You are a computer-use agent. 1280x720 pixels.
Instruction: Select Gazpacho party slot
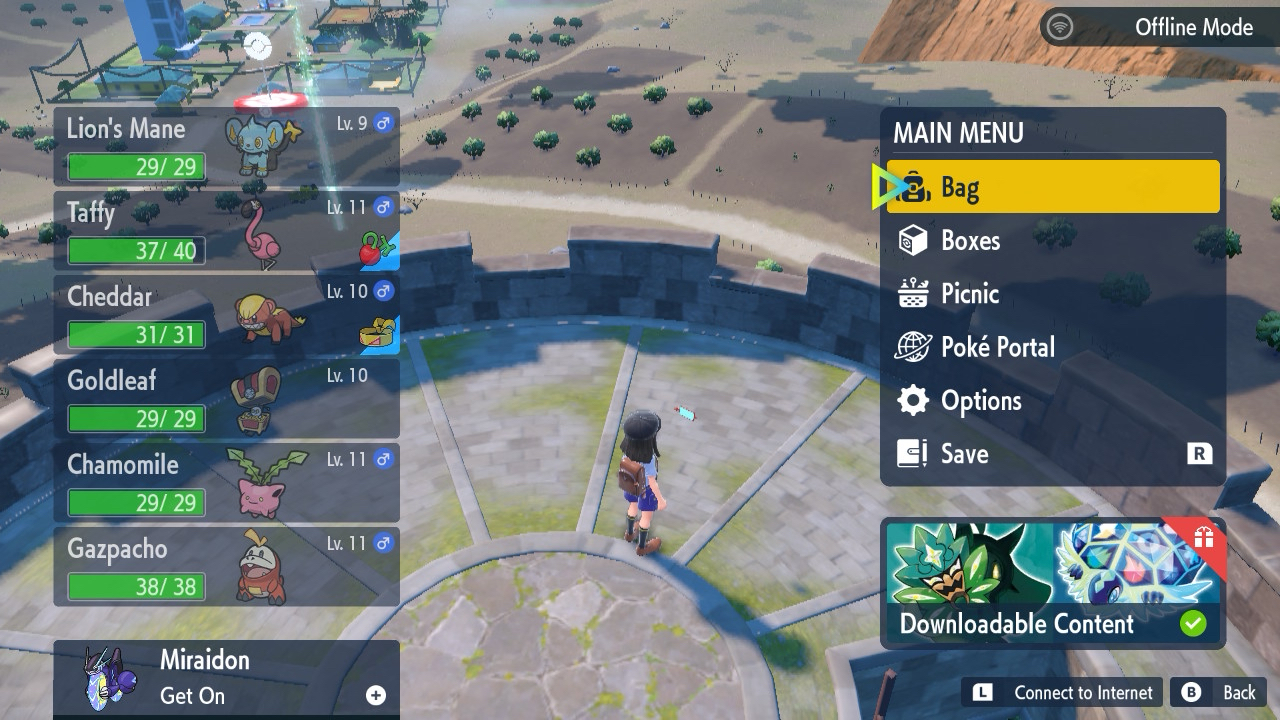pyautogui.click(x=226, y=567)
